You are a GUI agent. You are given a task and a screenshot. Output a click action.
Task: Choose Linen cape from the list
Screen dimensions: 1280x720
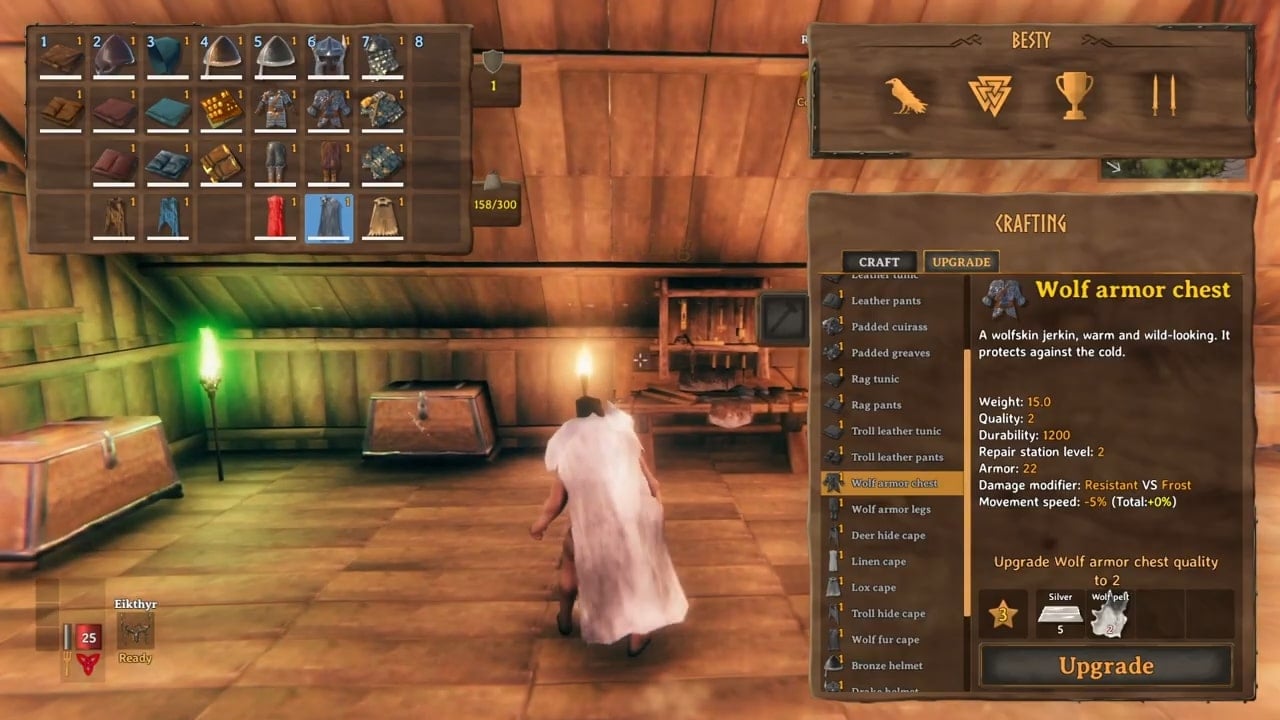(878, 561)
